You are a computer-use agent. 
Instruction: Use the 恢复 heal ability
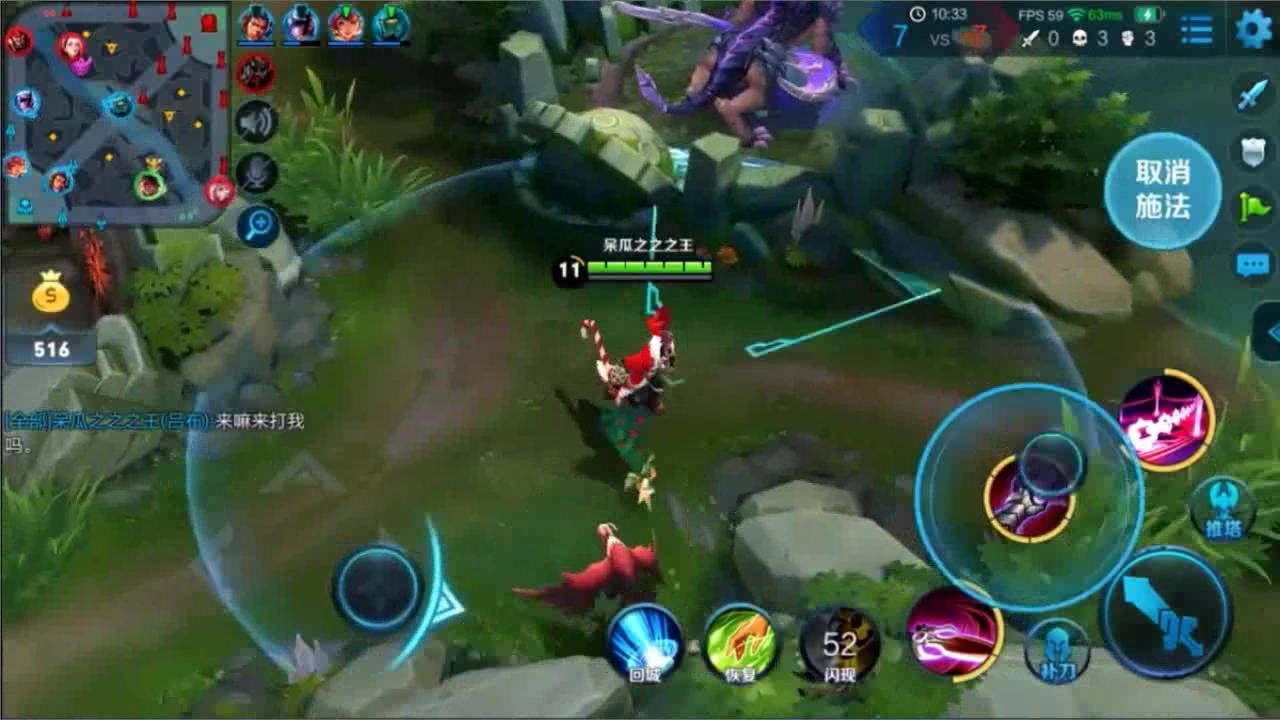(x=741, y=642)
